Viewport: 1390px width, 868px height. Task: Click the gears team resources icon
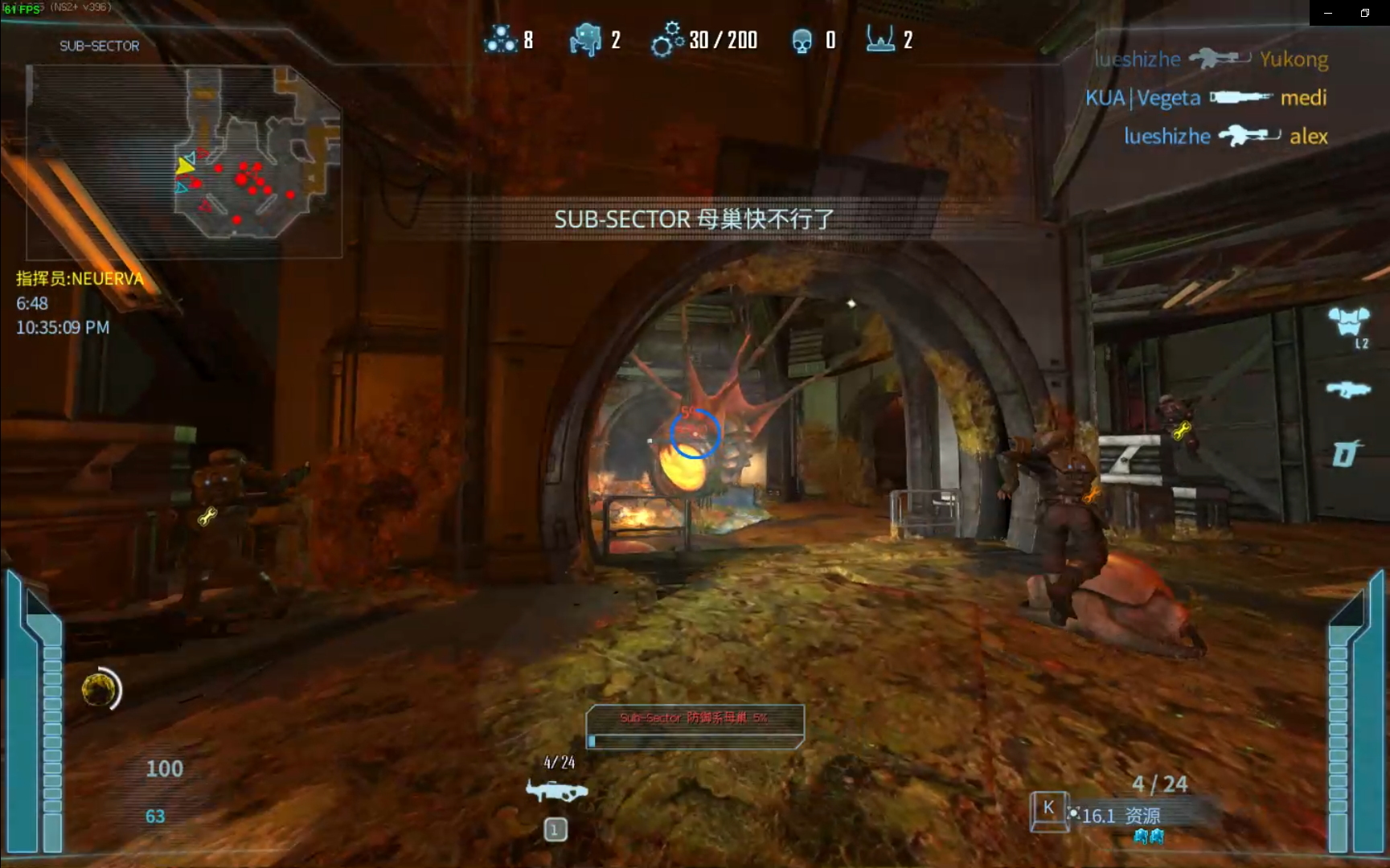[667, 39]
